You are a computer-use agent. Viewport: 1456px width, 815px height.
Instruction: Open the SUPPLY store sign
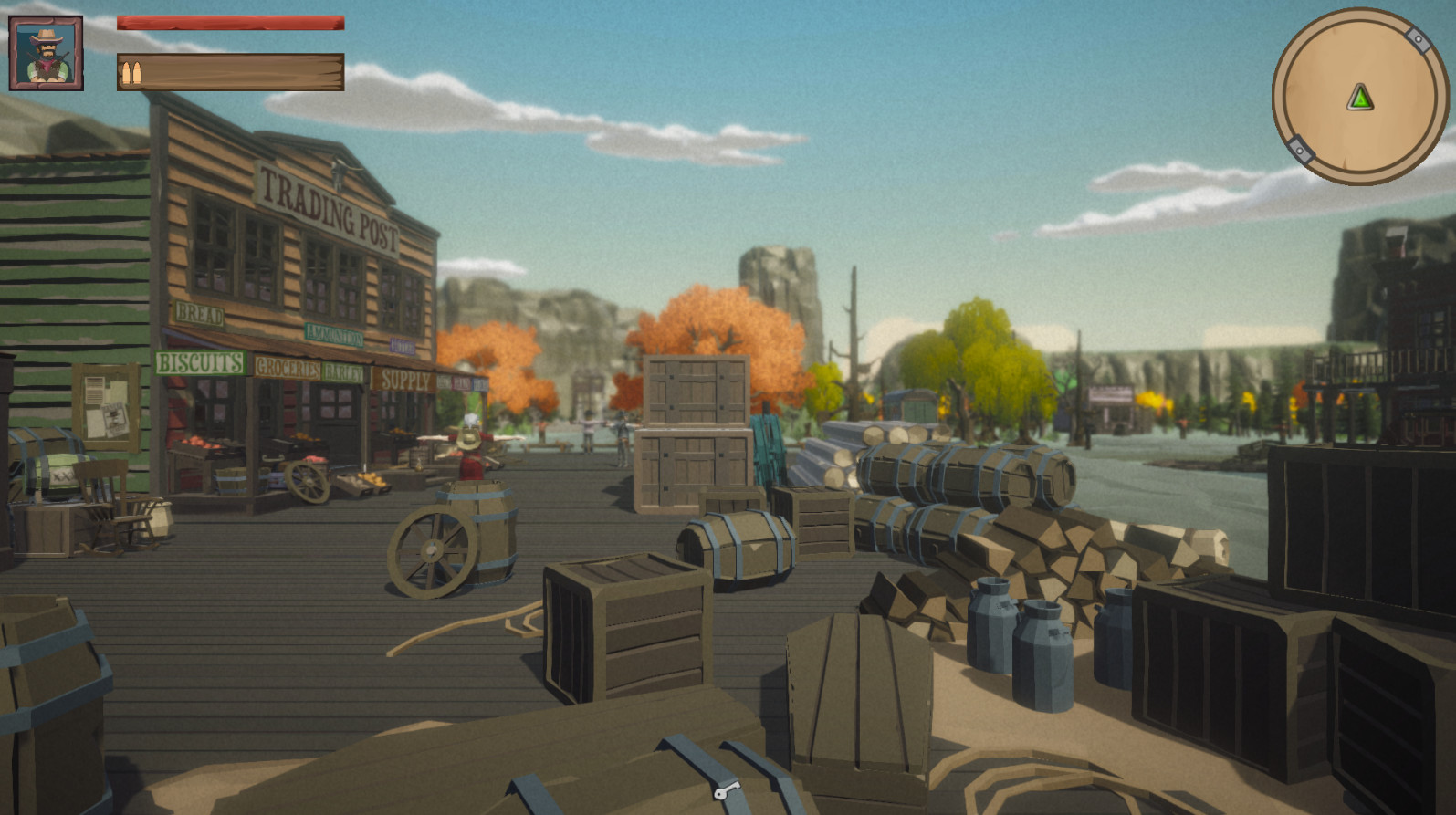(x=405, y=380)
